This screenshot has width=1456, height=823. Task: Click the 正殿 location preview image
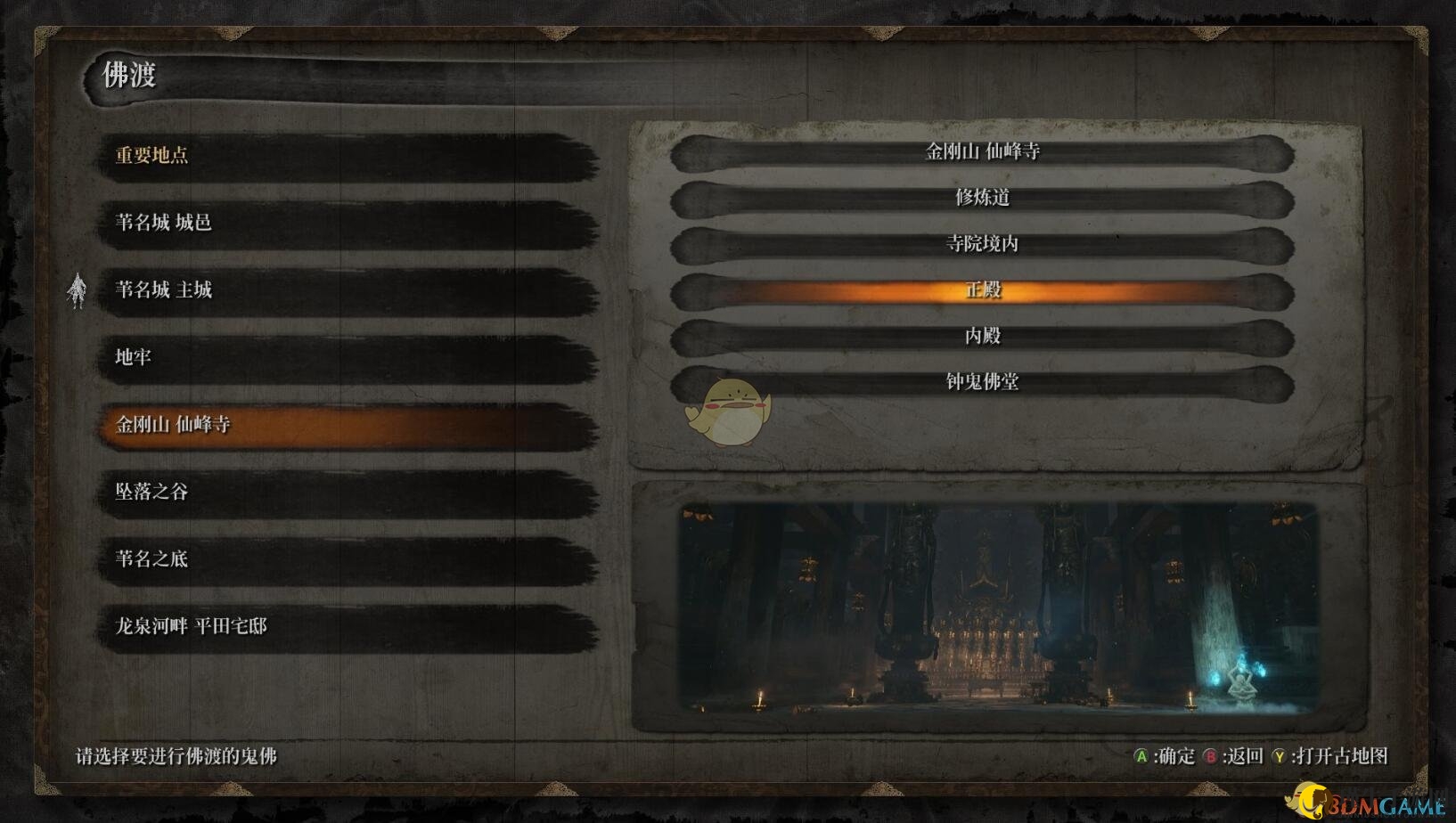(x=998, y=607)
